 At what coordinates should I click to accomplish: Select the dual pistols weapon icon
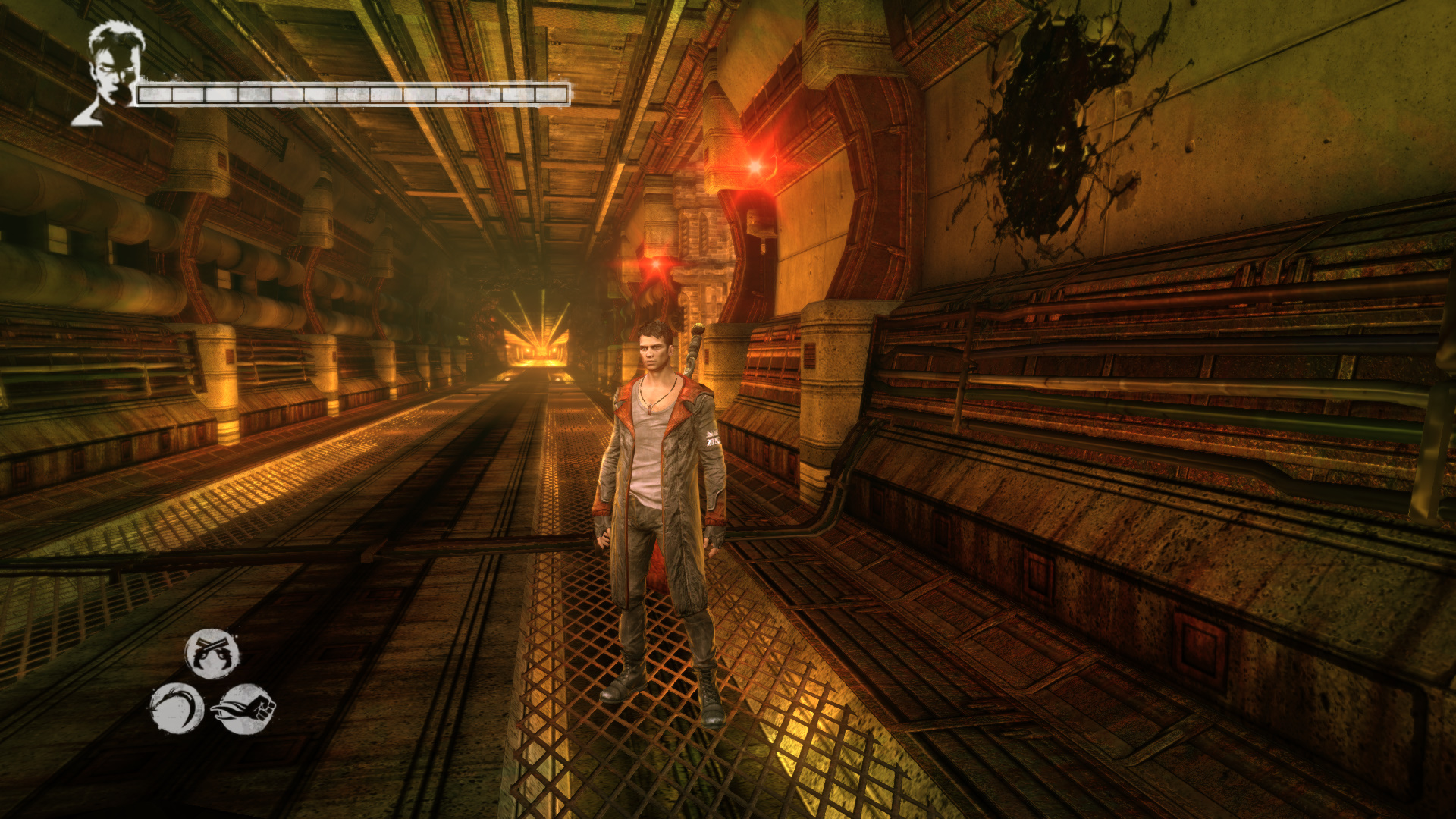tap(212, 654)
